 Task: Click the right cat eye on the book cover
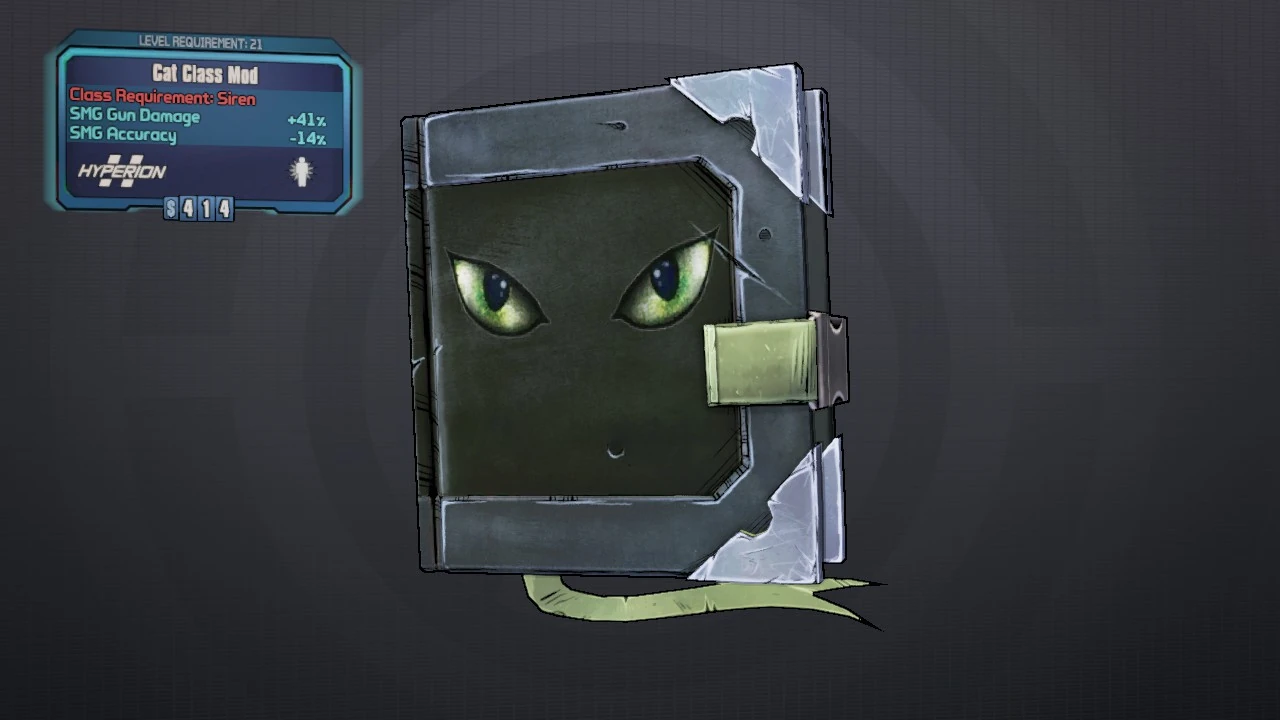click(665, 283)
